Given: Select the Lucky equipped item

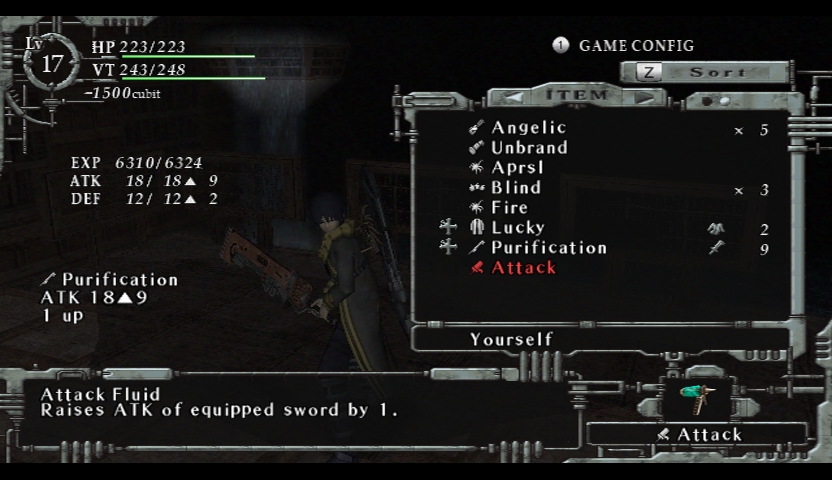Looking at the screenshot, I should (517, 228).
